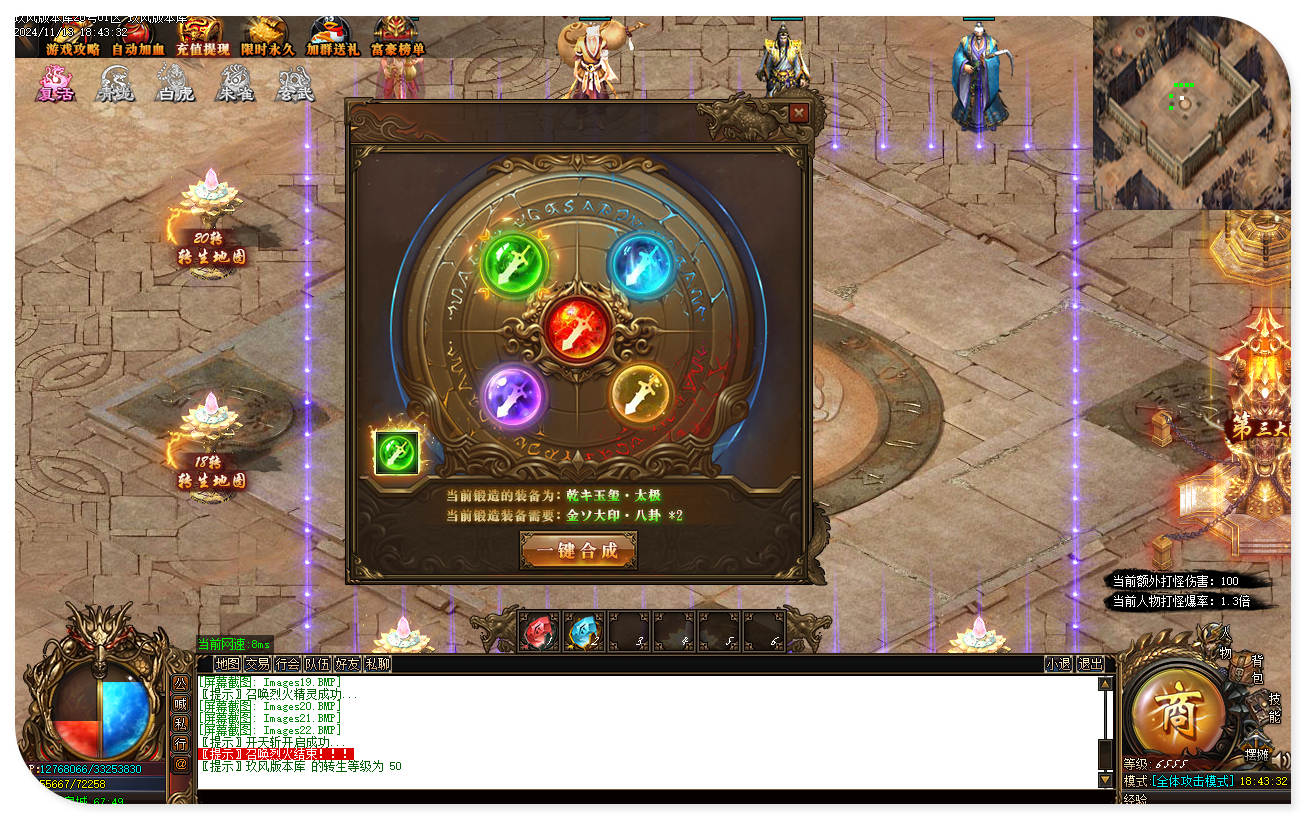
Task: Click the @ mention channel selector
Action: [x=180, y=763]
